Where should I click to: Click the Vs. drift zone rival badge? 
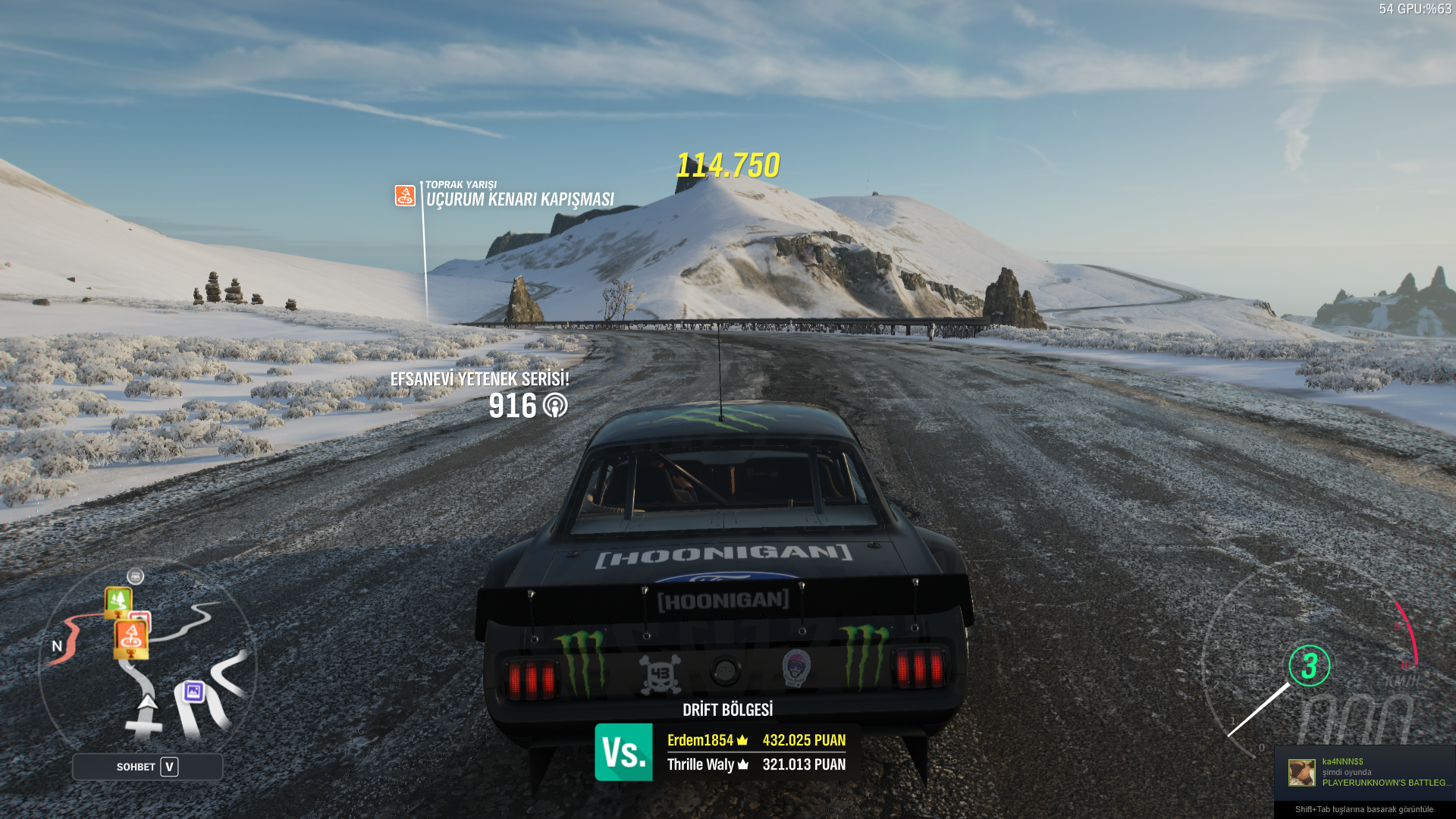click(623, 752)
